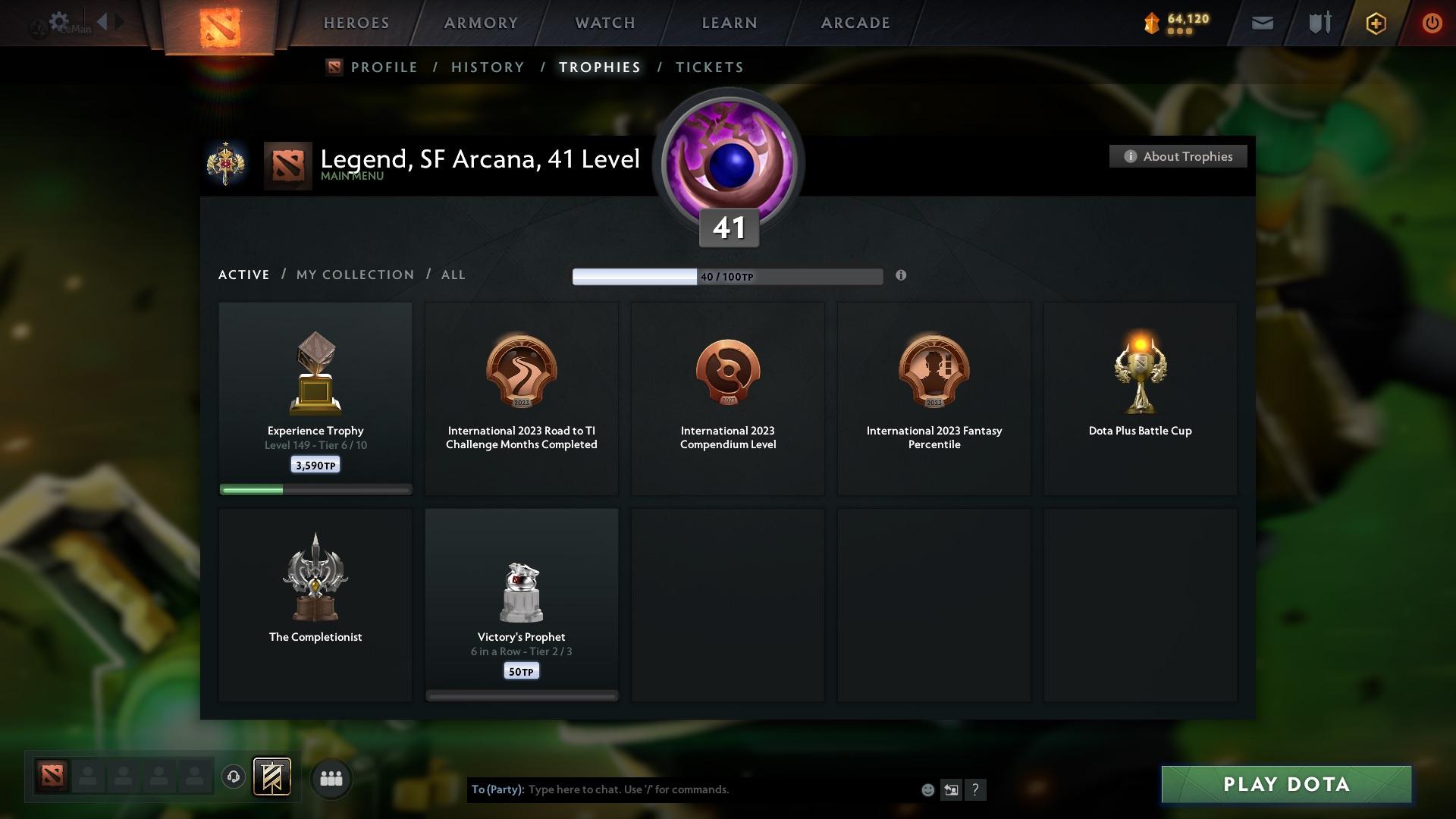The height and width of the screenshot is (819, 1456).
Task: Click the shield and sword icon
Action: point(1319,23)
